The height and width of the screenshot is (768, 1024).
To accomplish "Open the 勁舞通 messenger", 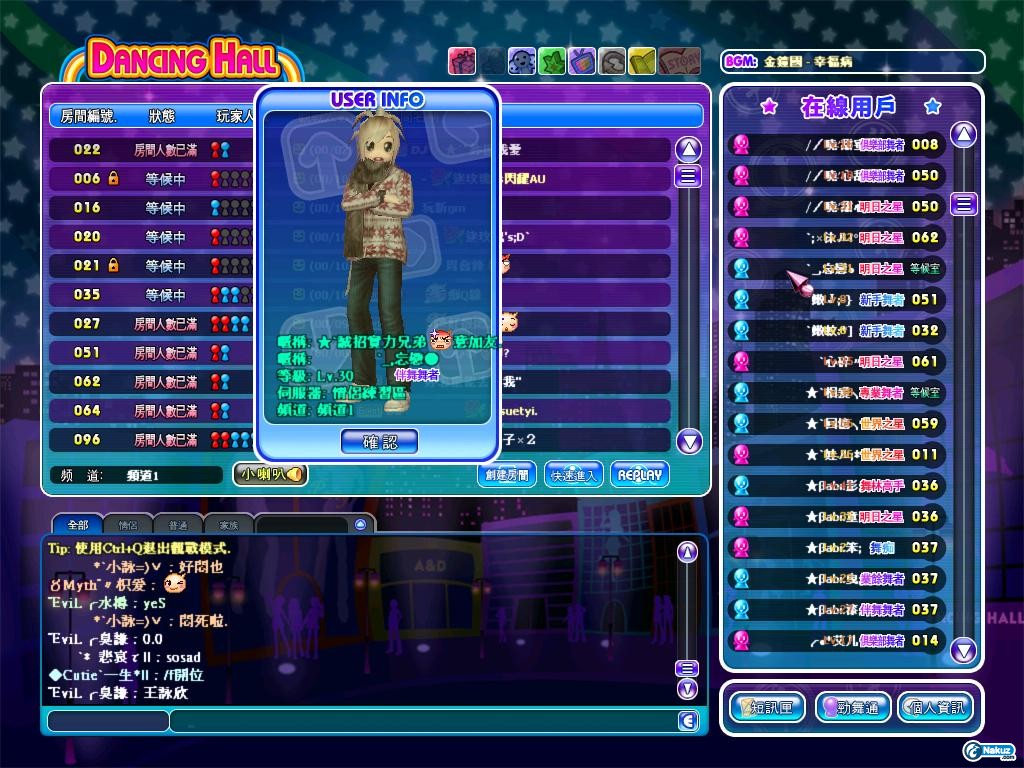I will pyautogui.click(x=851, y=708).
